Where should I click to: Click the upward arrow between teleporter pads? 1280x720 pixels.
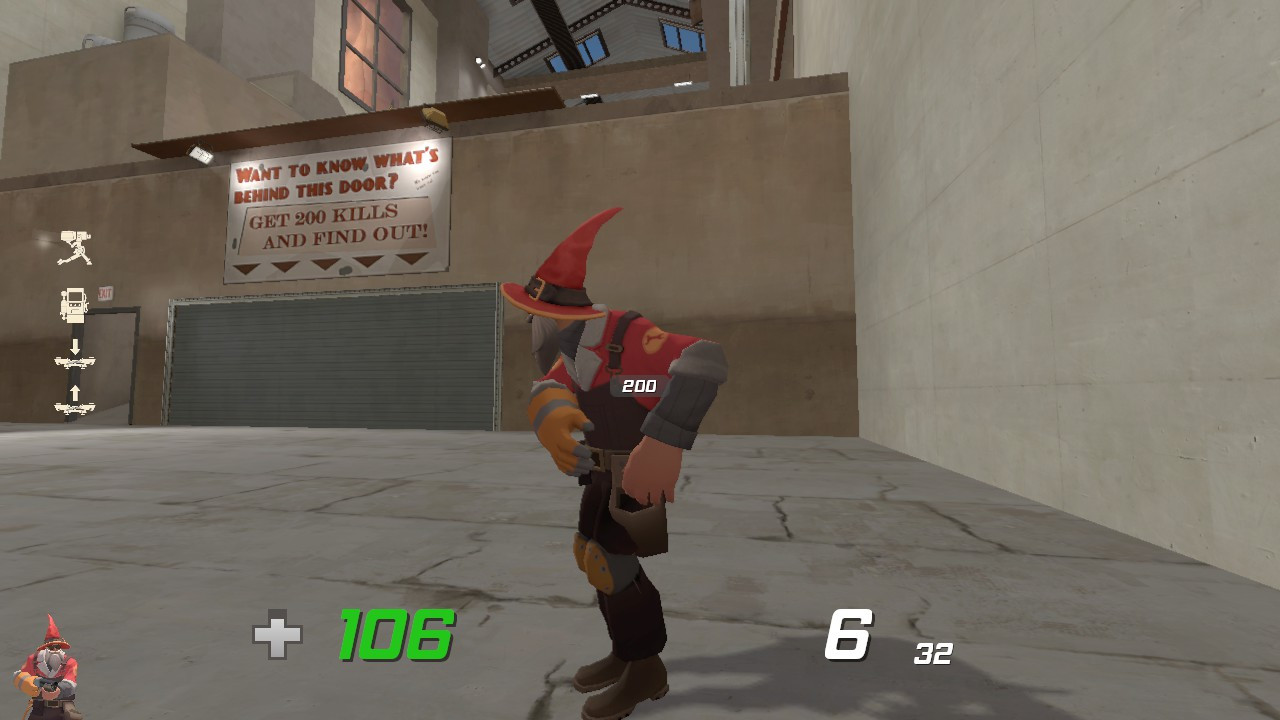pyautogui.click(x=75, y=392)
